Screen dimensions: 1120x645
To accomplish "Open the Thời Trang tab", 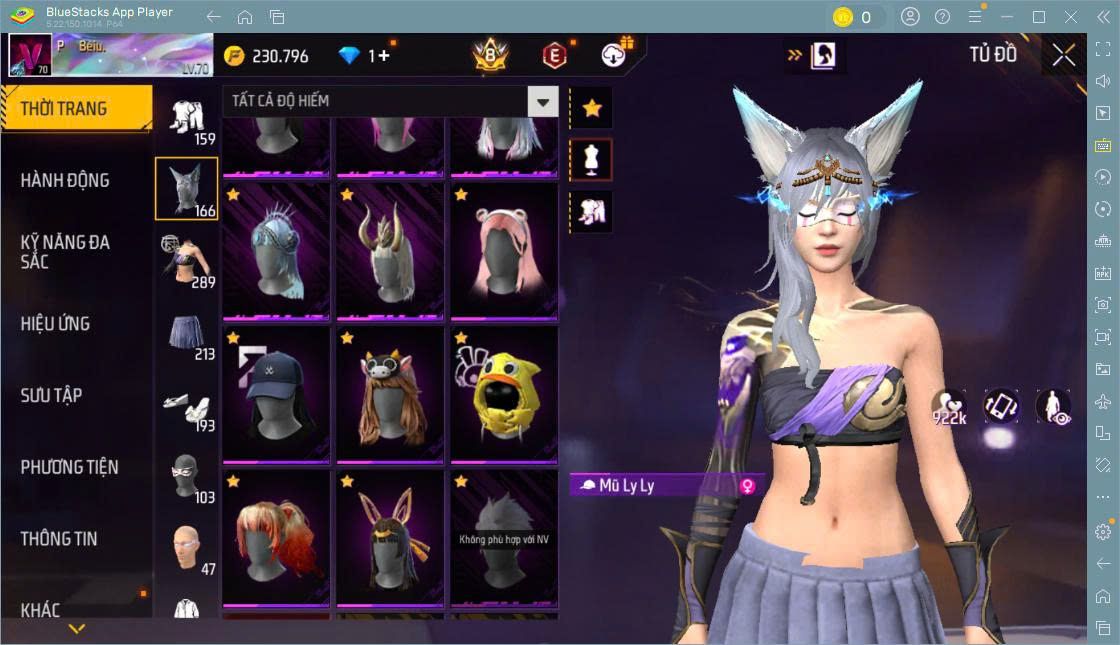I will [x=76, y=109].
